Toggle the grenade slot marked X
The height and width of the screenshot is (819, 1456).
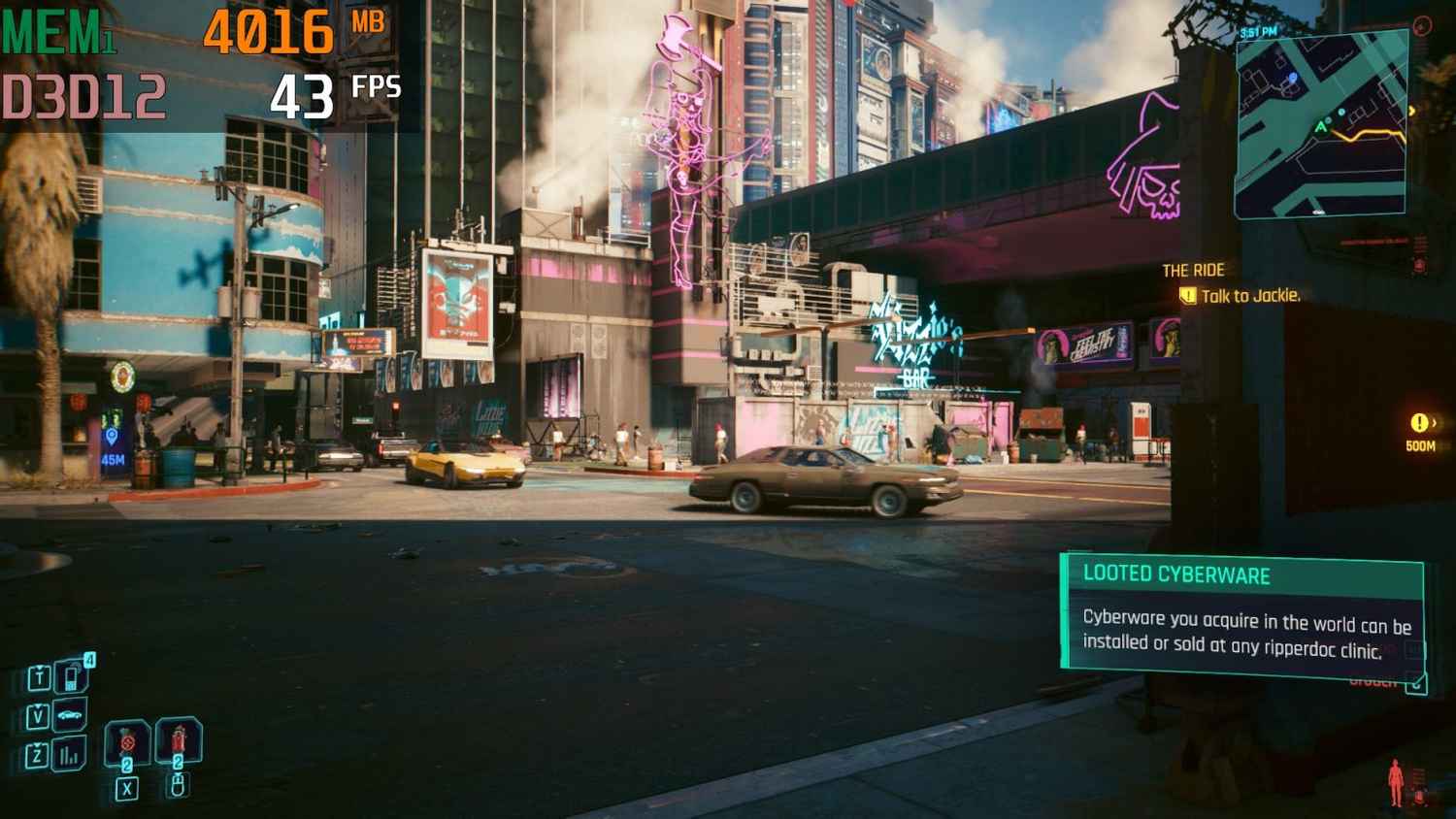pyautogui.click(x=127, y=788)
